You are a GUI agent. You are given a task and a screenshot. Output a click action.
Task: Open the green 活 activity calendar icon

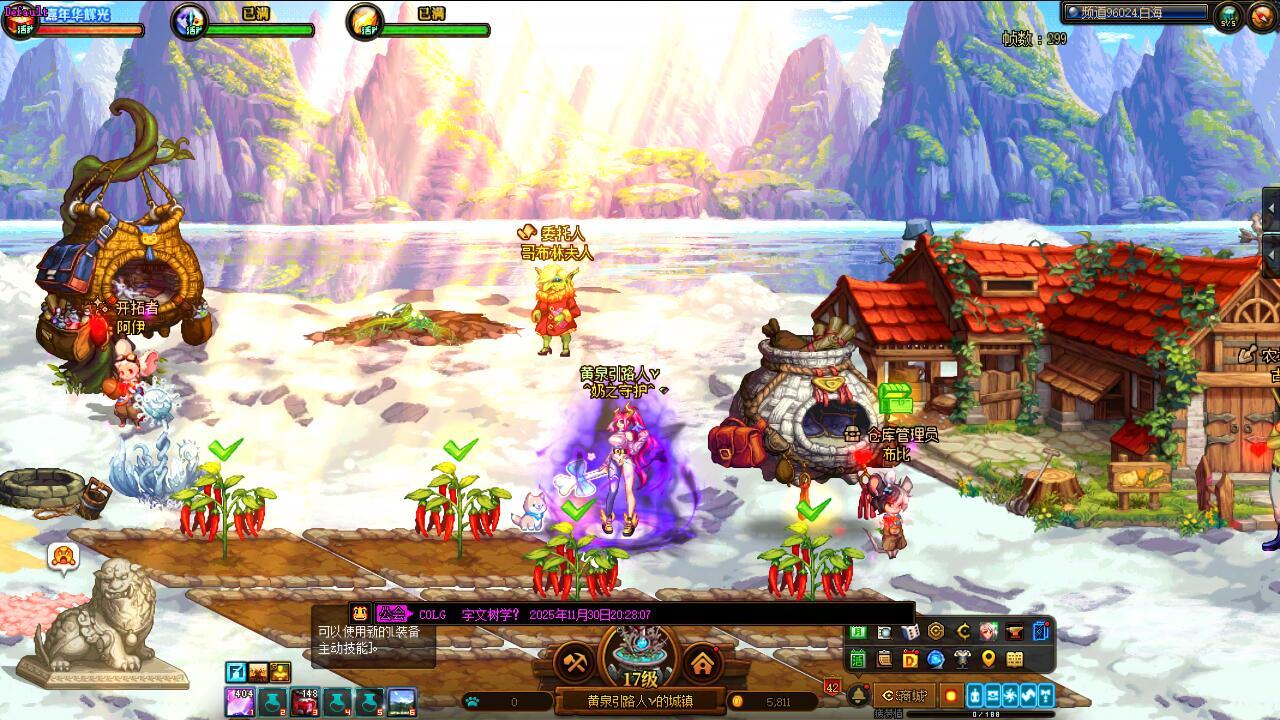tap(858, 659)
